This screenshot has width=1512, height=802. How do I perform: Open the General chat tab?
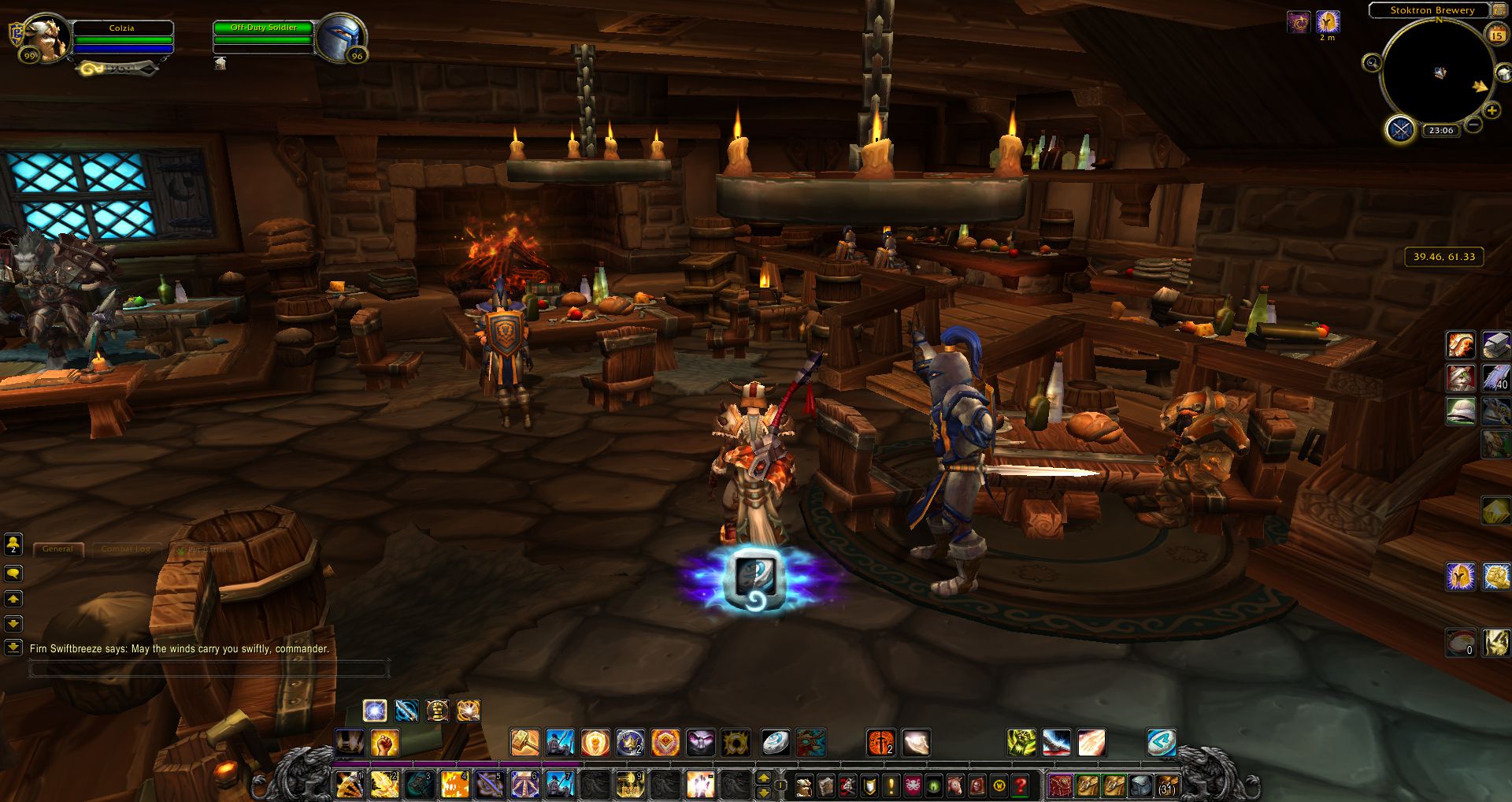pyautogui.click(x=57, y=549)
